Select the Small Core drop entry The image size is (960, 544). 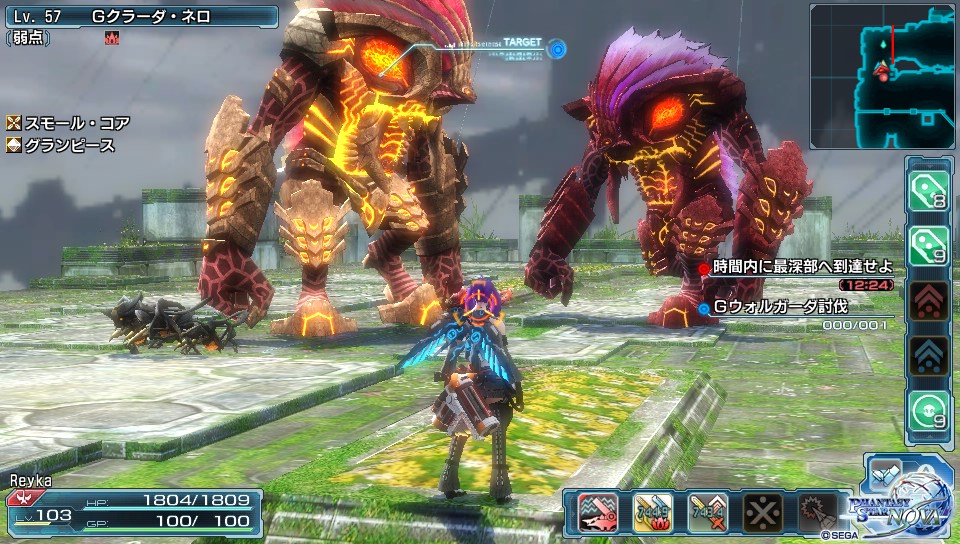click(x=69, y=123)
